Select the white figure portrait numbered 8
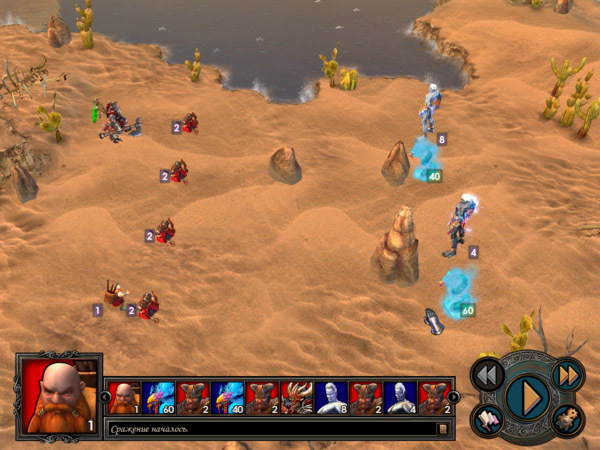 (331, 397)
